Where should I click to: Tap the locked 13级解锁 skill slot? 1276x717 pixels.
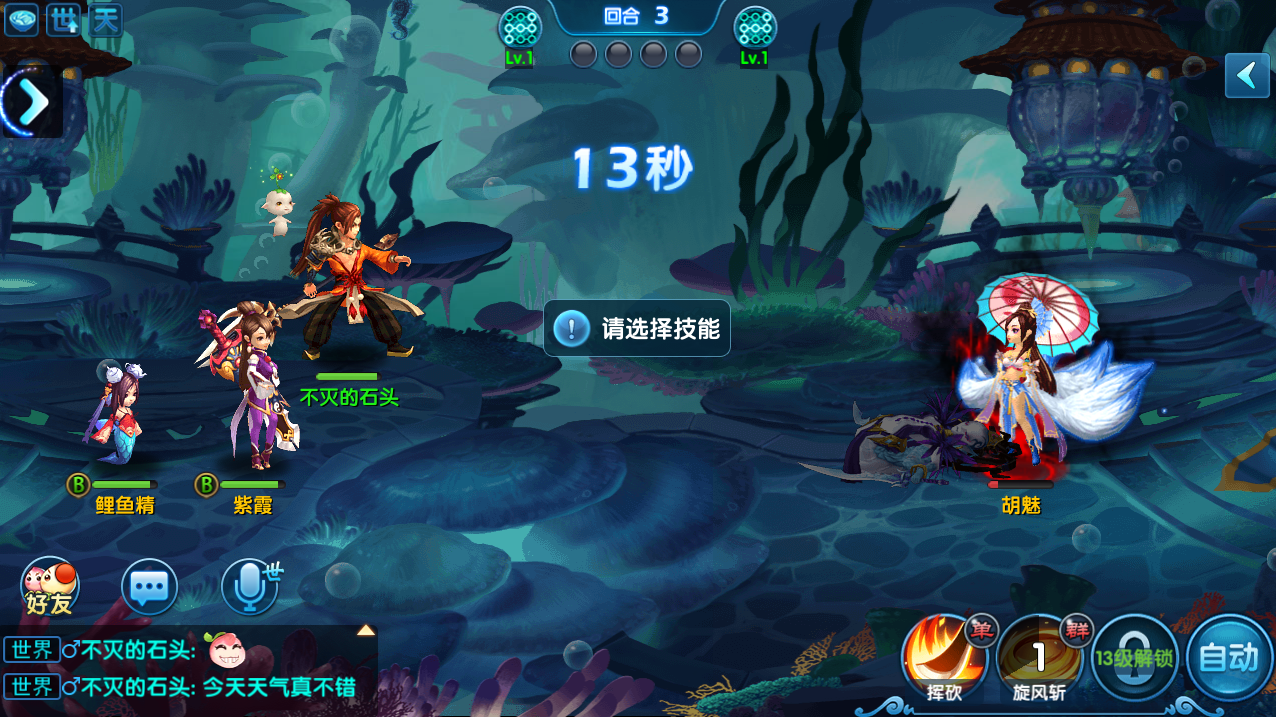click(x=1134, y=657)
